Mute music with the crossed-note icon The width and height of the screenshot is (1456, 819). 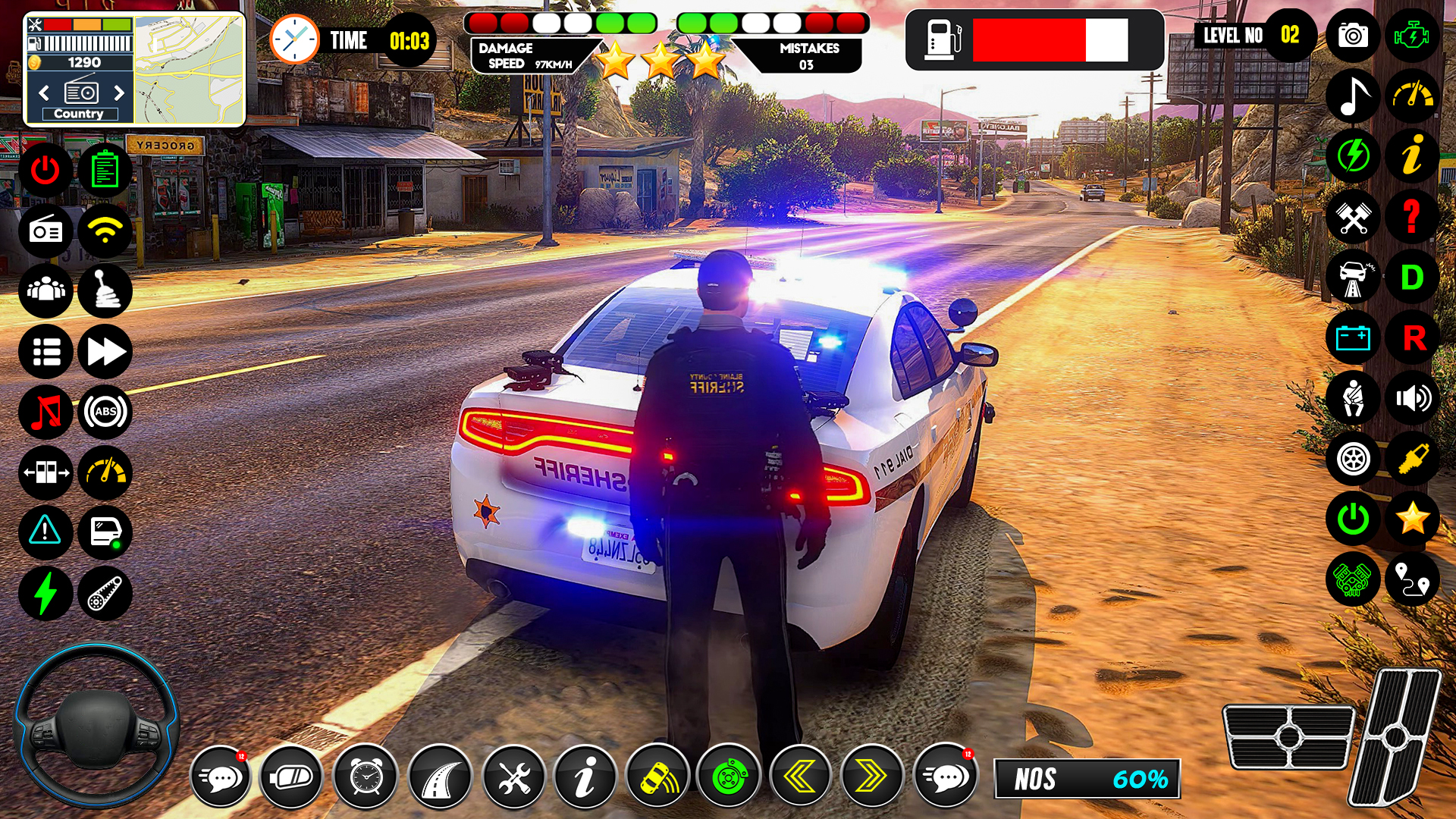pyautogui.click(x=45, y=412)
